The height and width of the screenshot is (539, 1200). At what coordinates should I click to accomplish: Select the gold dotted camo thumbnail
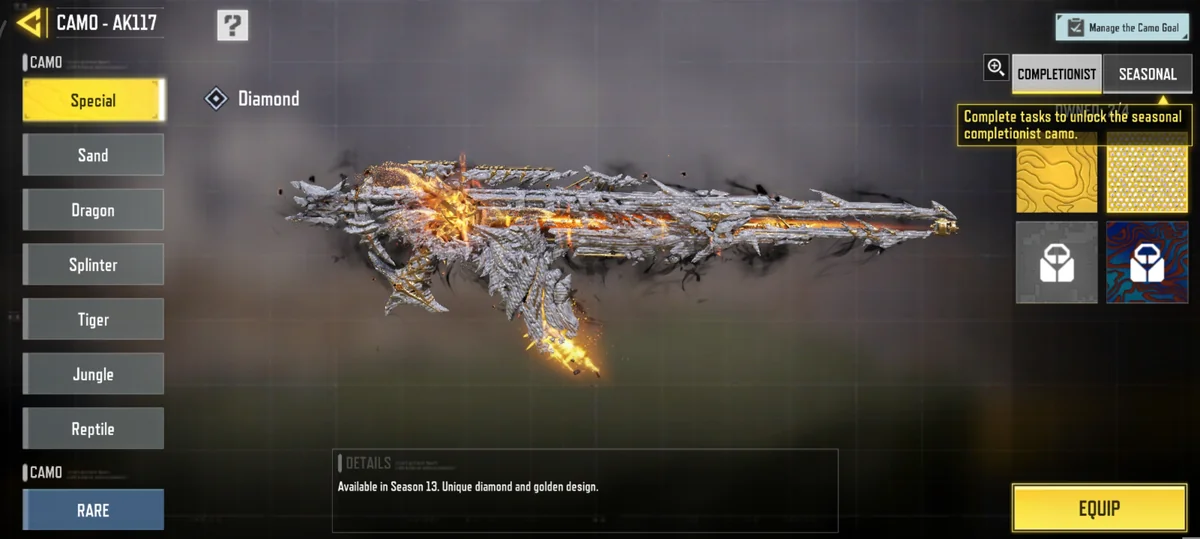pos(1147,180)
